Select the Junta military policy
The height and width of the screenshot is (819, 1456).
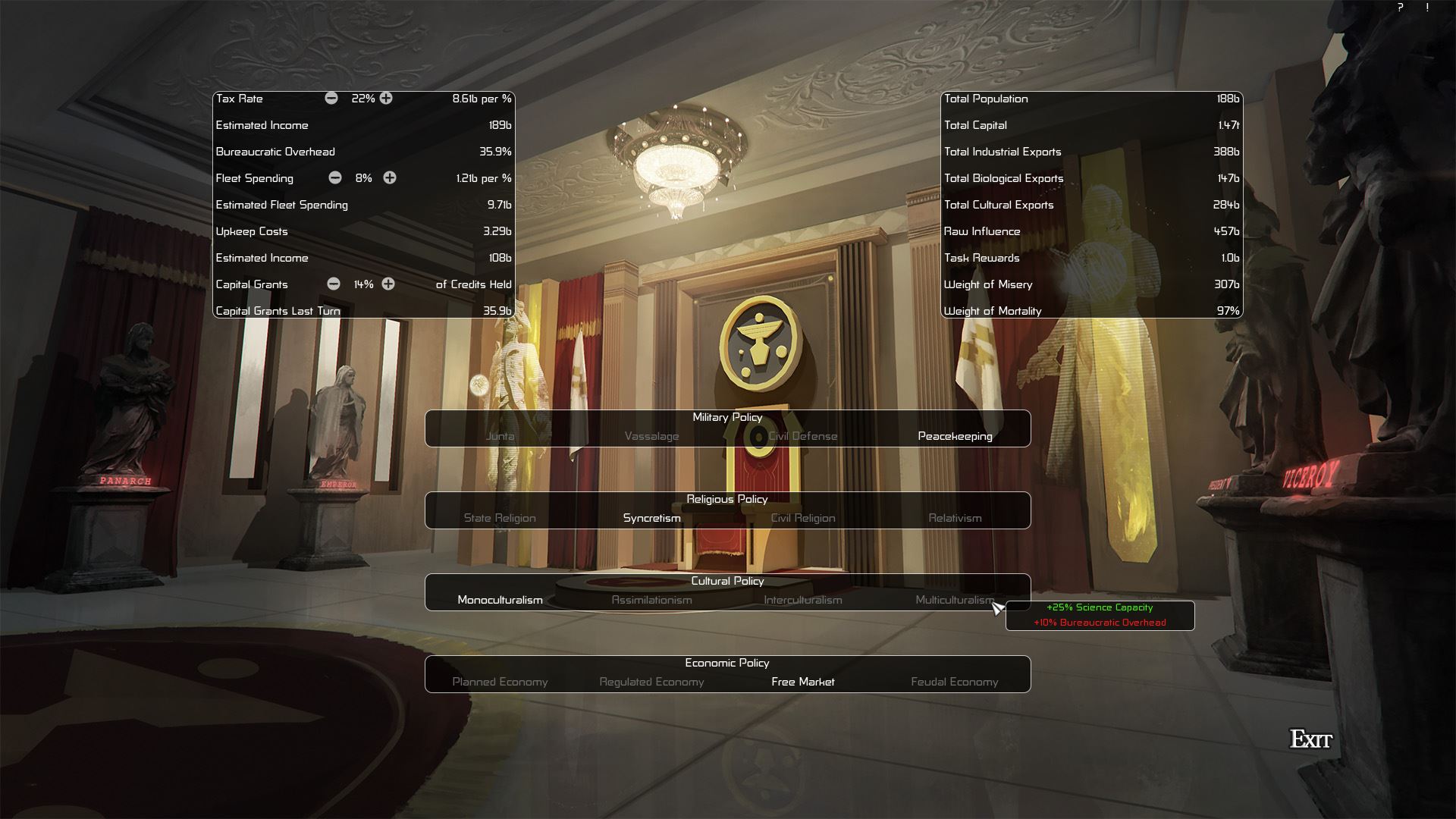point(501,436)
